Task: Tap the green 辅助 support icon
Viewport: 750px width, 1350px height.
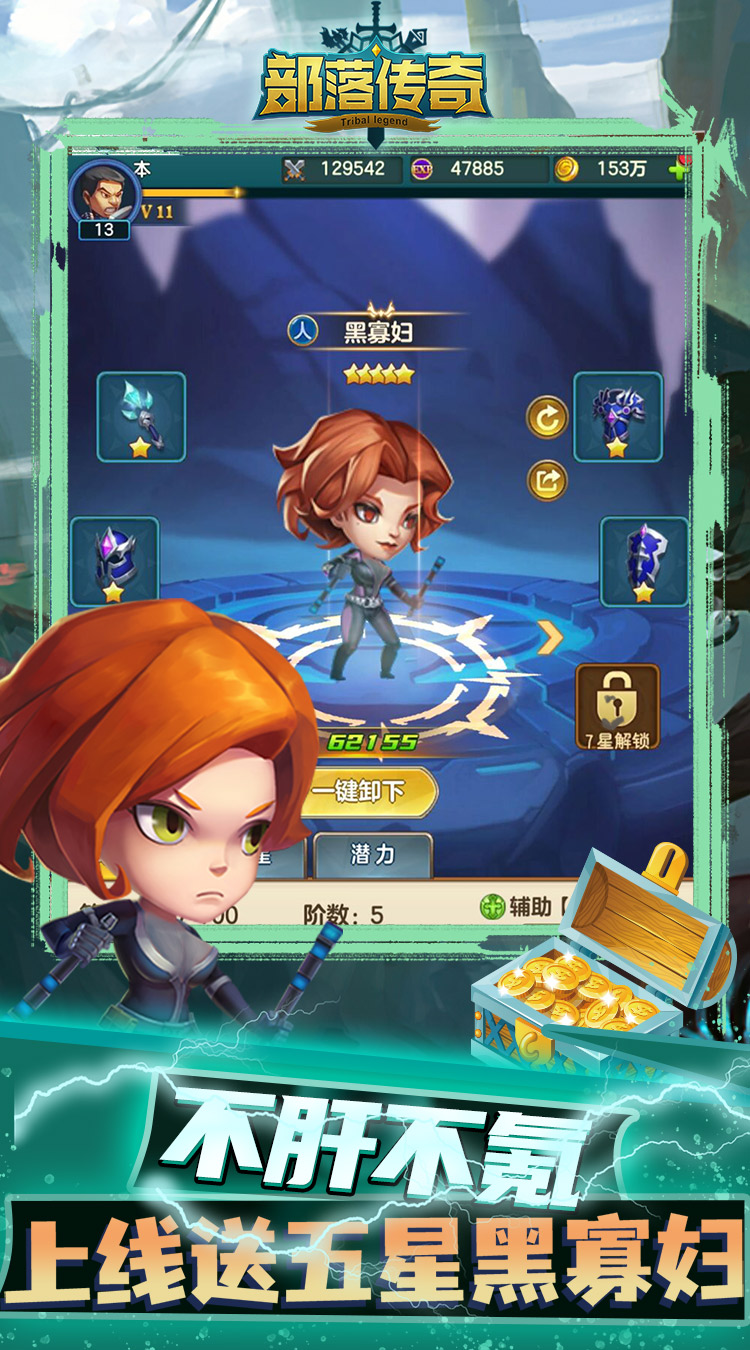Action: pyautogui.click(x=492, y=907)
